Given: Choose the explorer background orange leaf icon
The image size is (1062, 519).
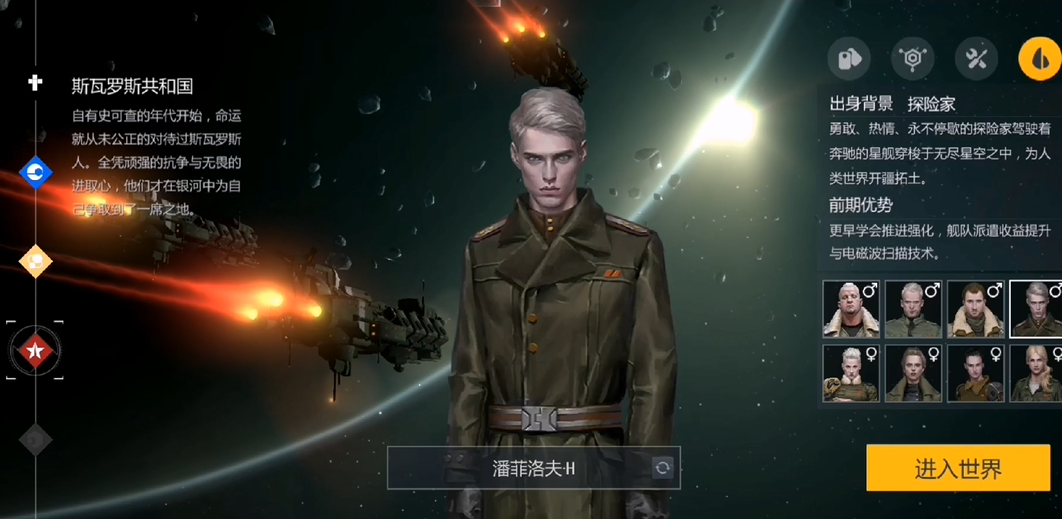Looking at the screenshot, I should pos(1039,59).
